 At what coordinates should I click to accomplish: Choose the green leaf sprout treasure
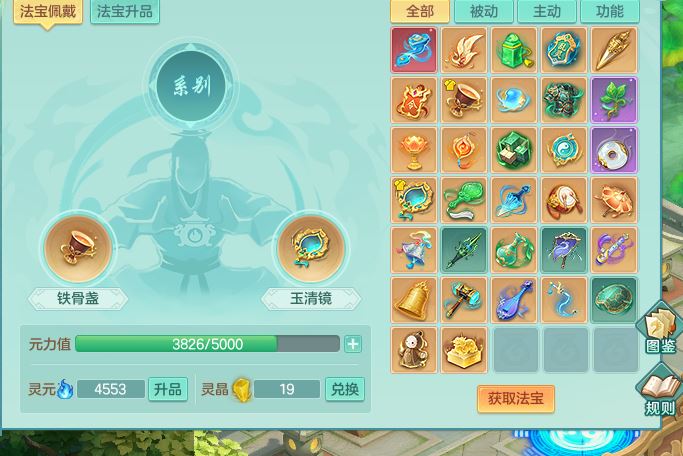tap(614, 100)
